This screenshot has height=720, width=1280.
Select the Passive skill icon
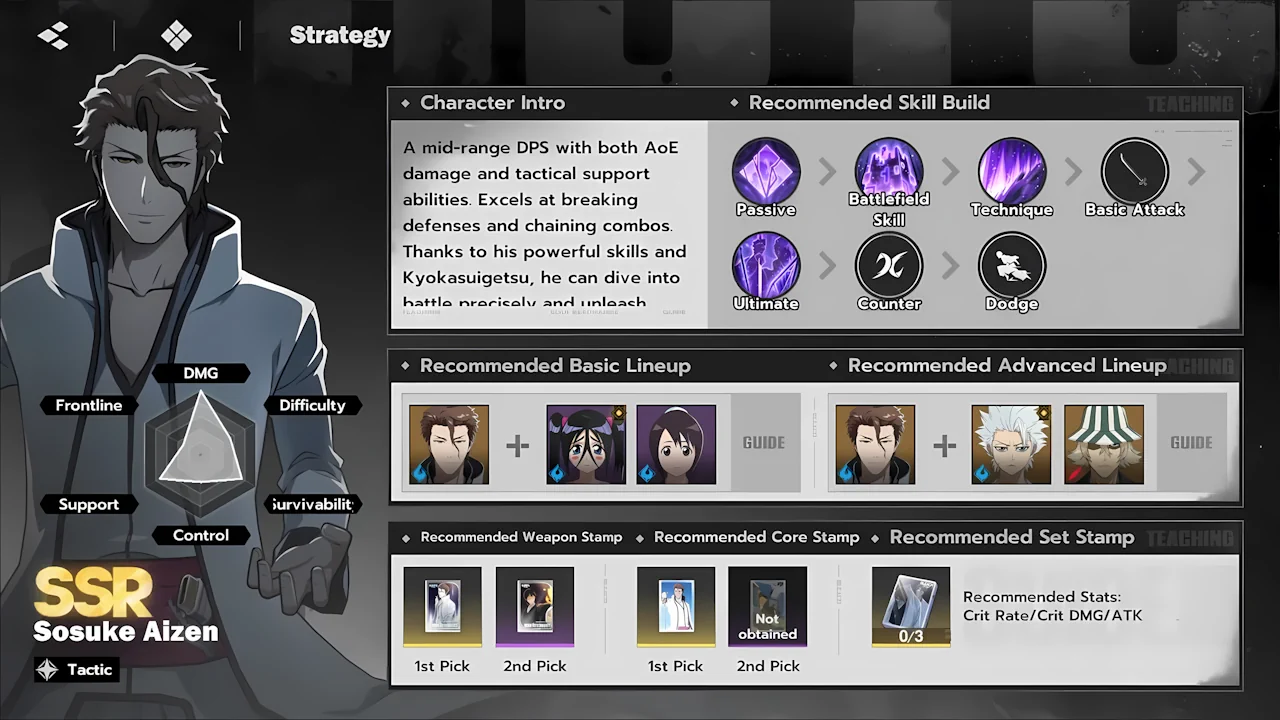pyautogui.click(x=766, y=172)
